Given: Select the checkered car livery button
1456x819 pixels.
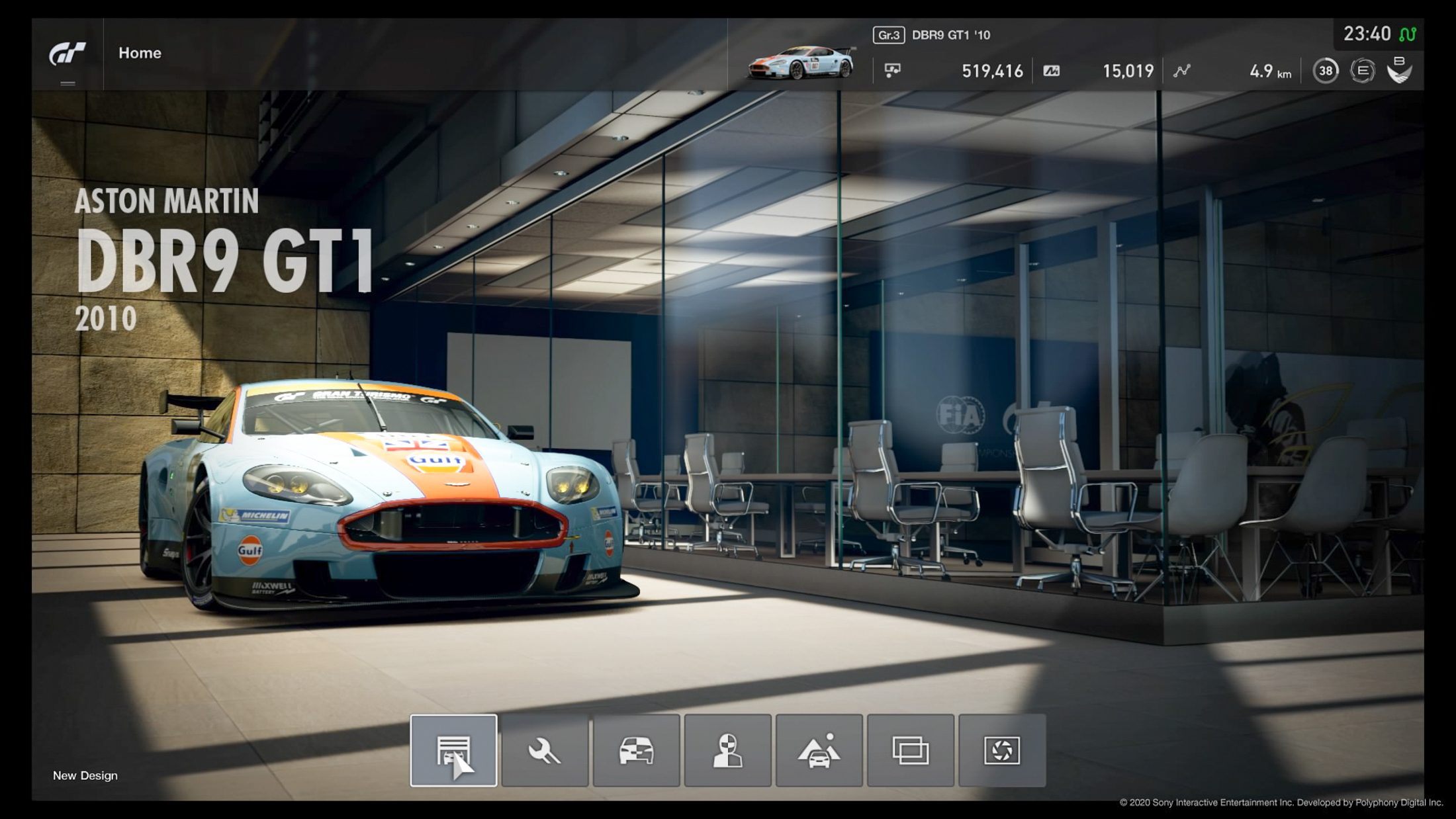Looking at the screenshot, I should (x=636, y=750).
